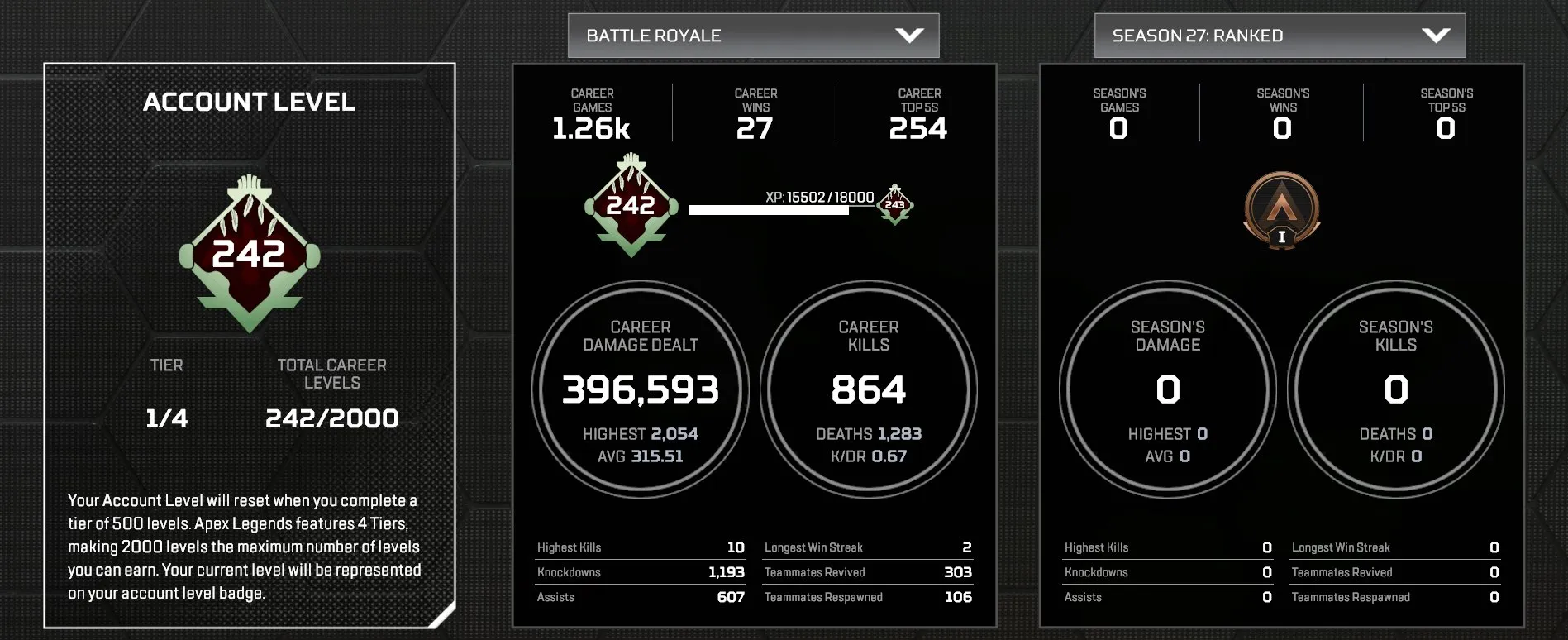
Task: Open the Season 27: Ranked dropdown
Action: (x=1280, y=36)
